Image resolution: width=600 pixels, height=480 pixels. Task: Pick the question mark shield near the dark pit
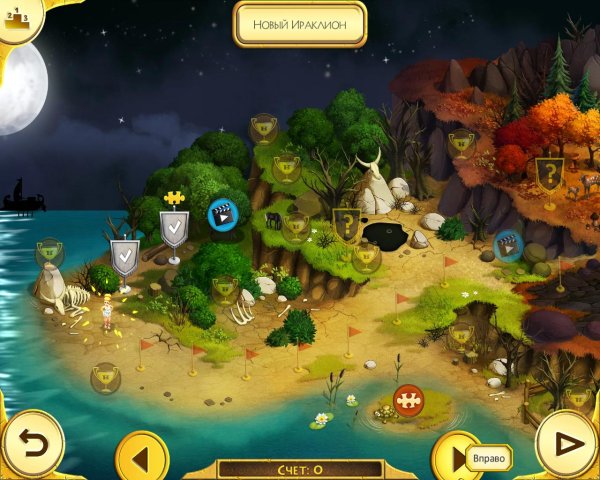click(346, 224)
